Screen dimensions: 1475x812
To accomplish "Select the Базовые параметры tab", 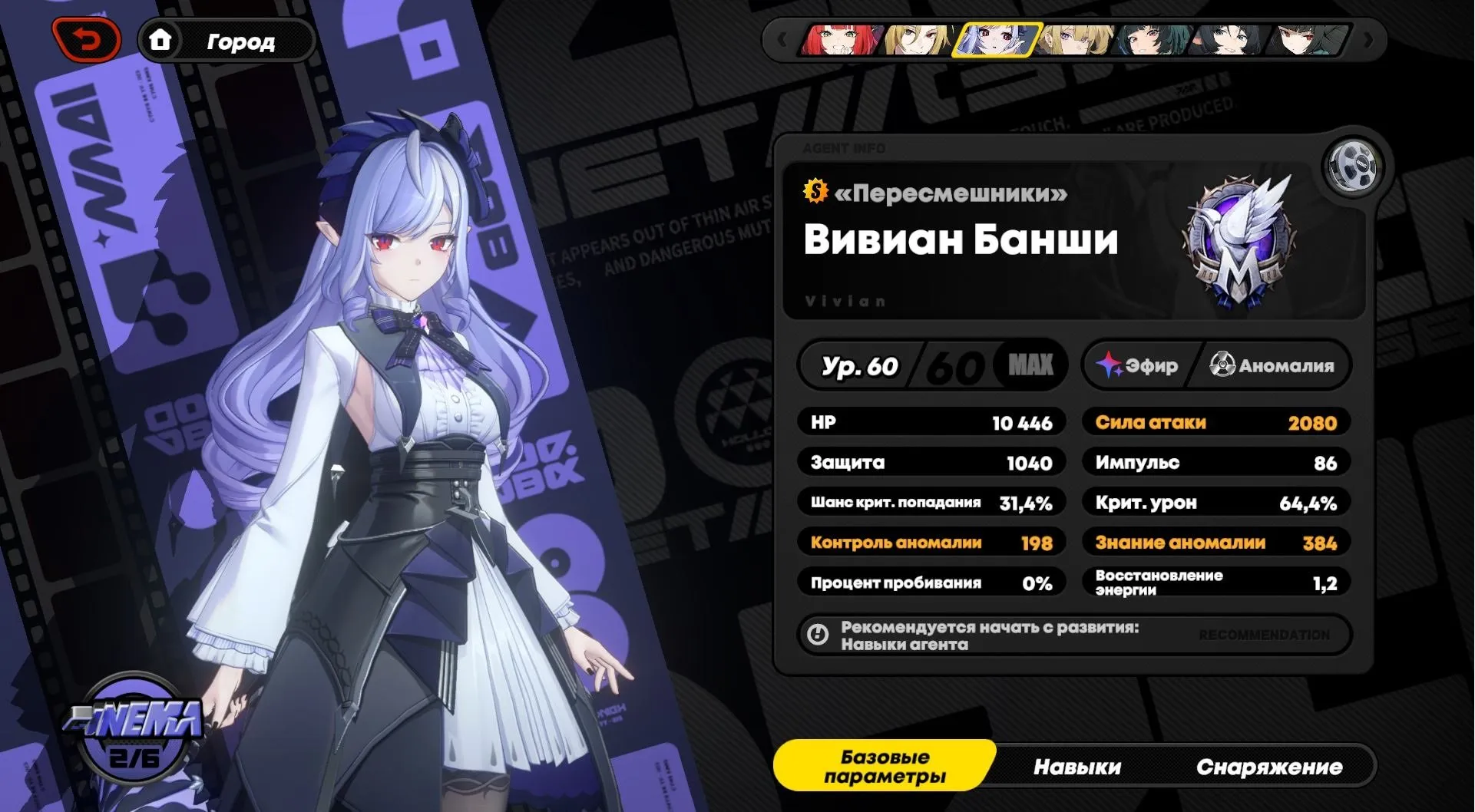I will click(885, 766).
